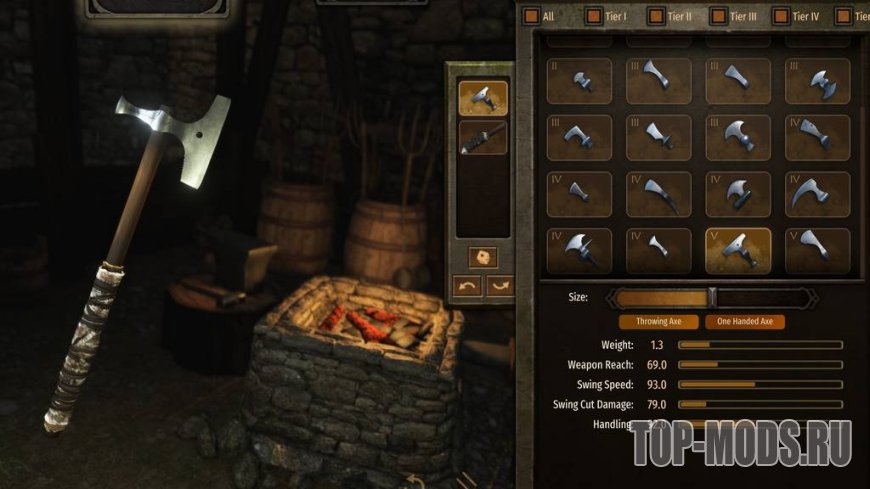Select the One Handed Axe type
Screen dimensions: 870x489
pos(744,322)
